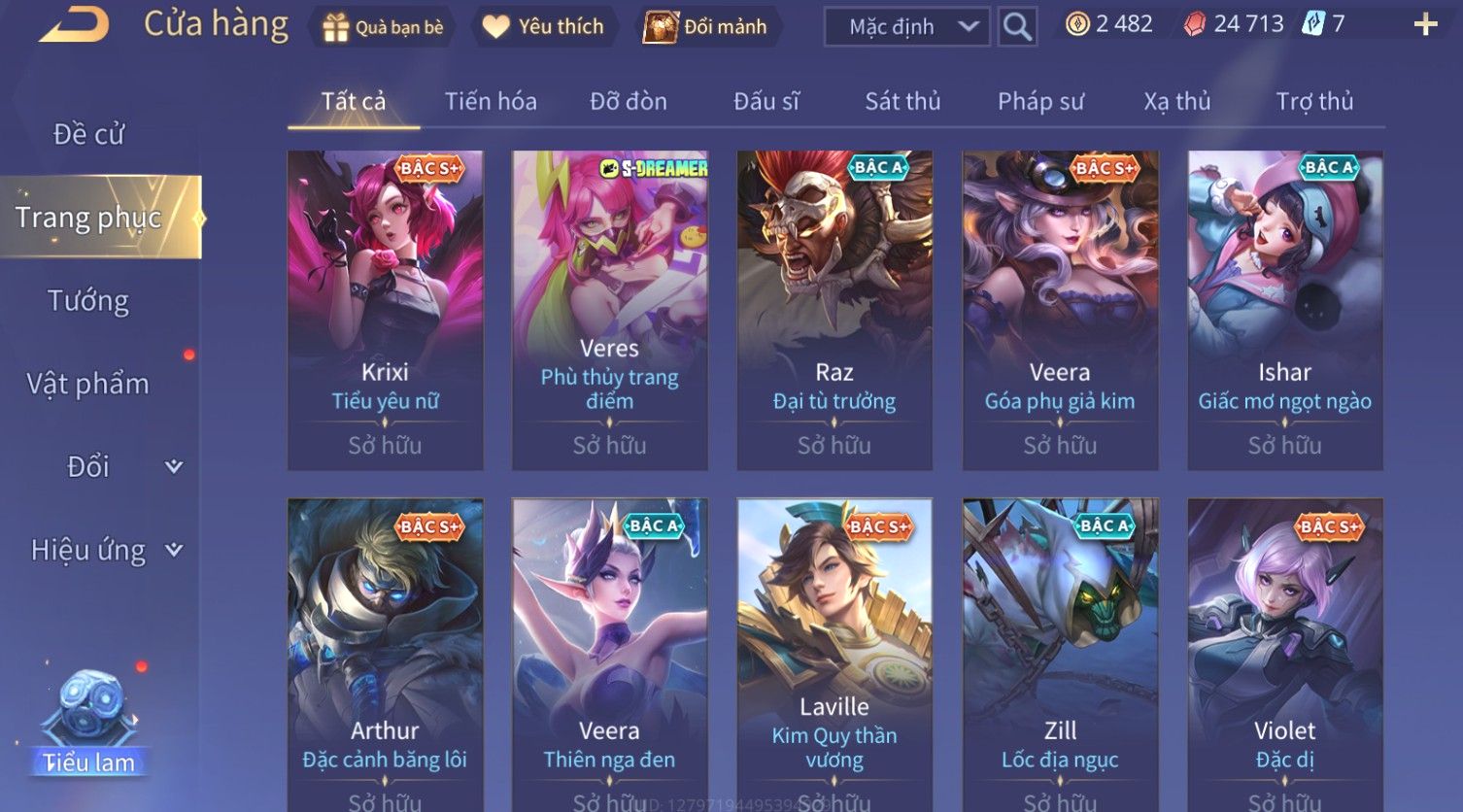The width and height of the screenshot is (1463, 812).
Task: Go to the Vật phẩm items section
Action: pos(88,384)
